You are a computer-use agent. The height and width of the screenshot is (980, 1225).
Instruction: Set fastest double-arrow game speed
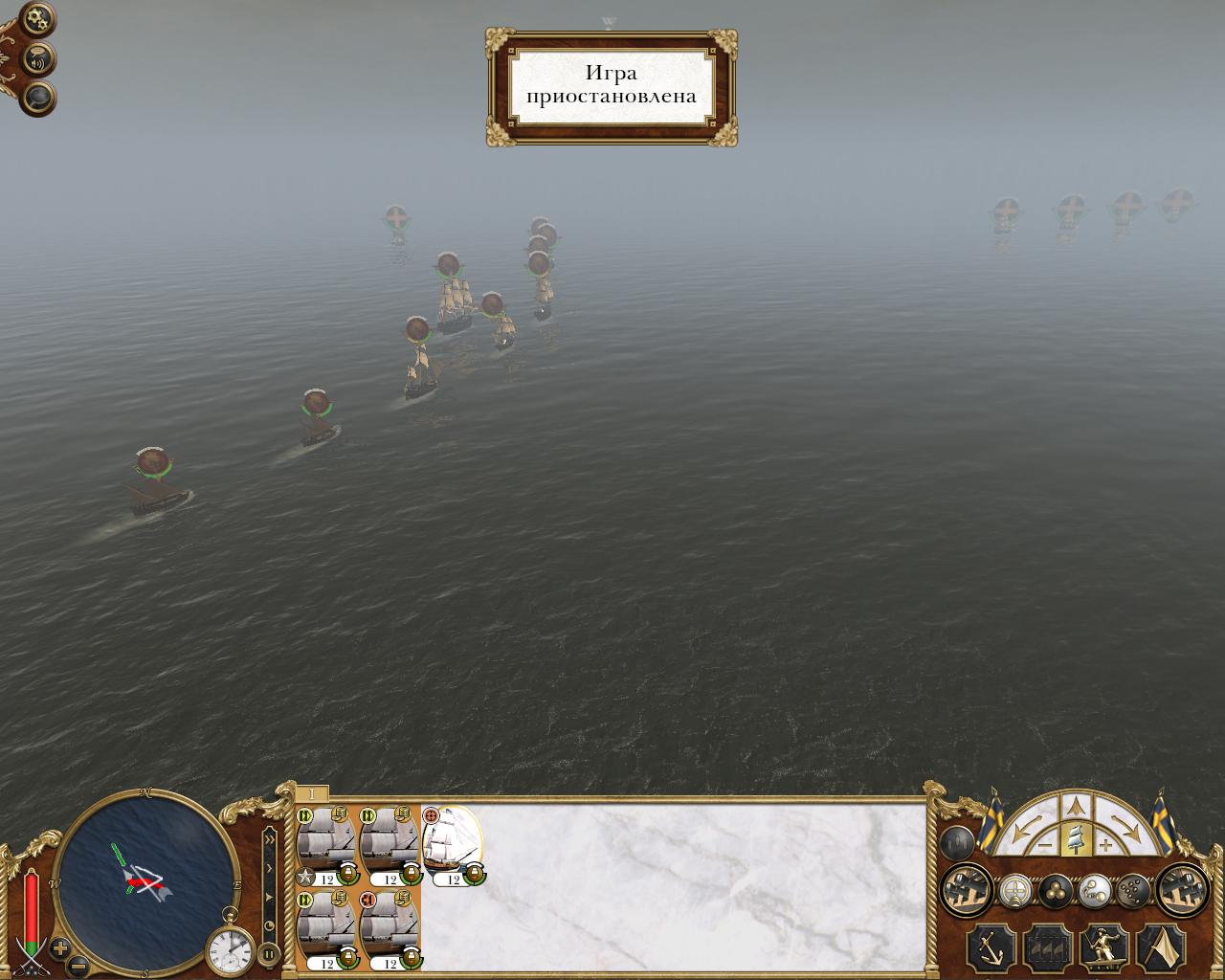pos(269,839)
